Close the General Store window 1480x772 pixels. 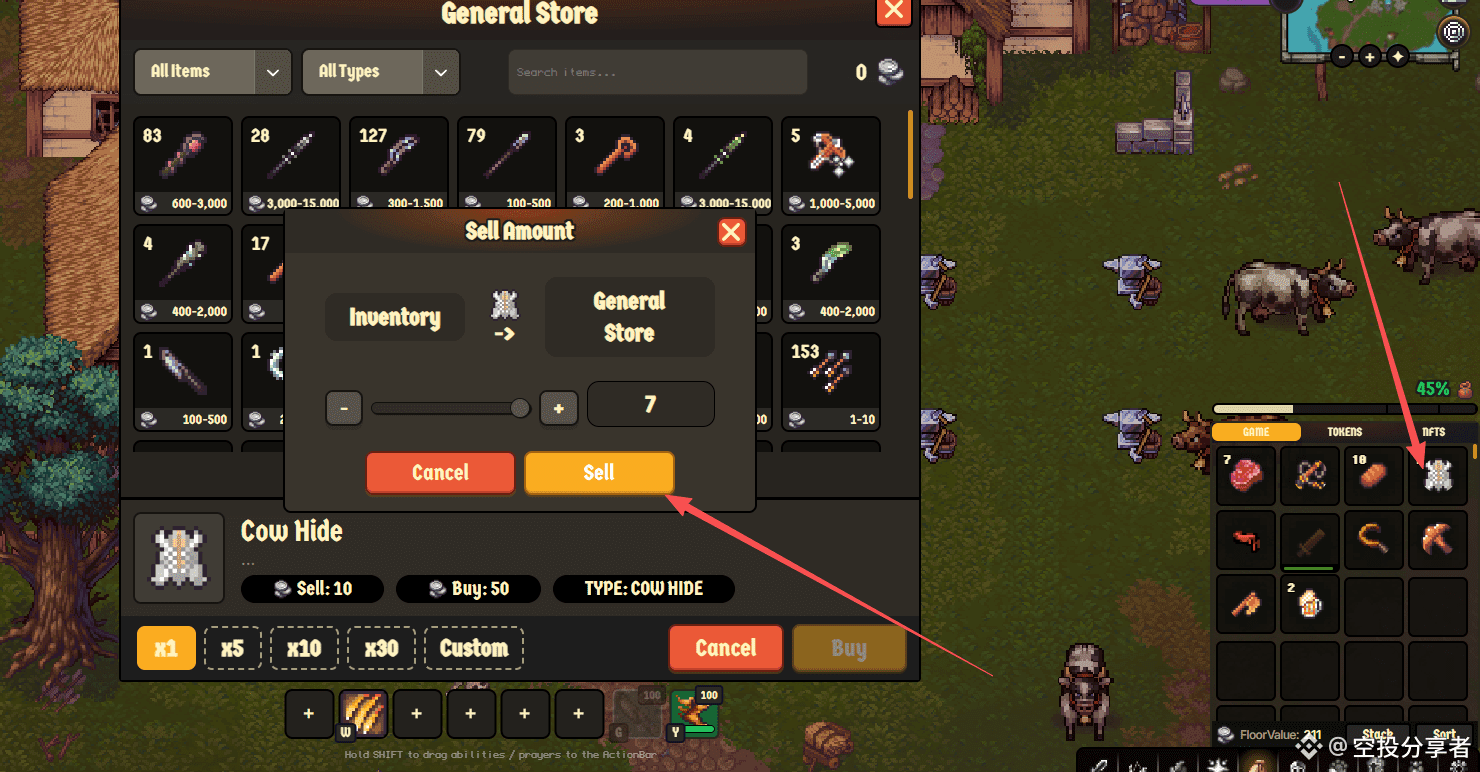pyautogui.click(x=893, y=12)
